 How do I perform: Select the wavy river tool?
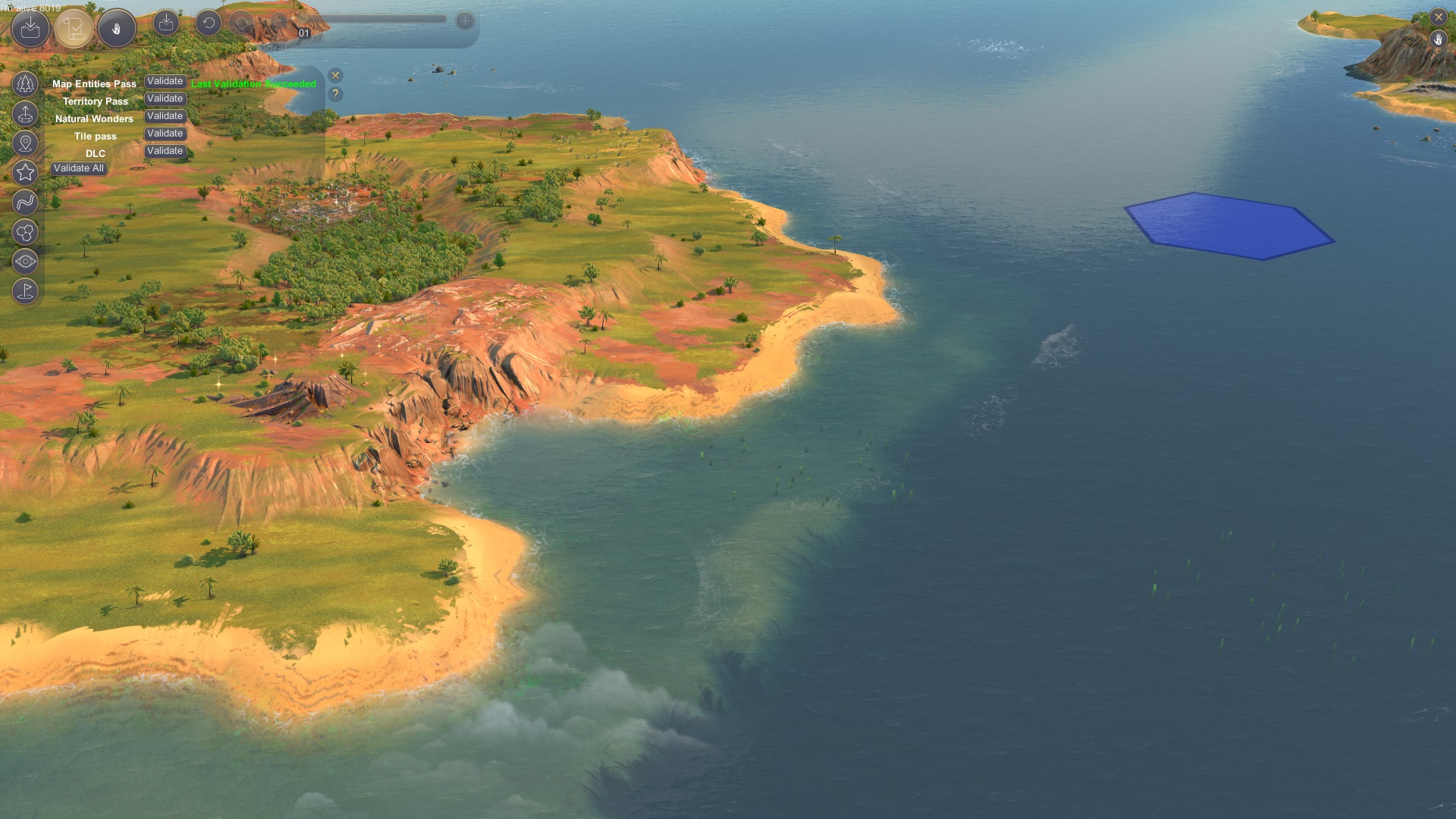pos(25,202)
